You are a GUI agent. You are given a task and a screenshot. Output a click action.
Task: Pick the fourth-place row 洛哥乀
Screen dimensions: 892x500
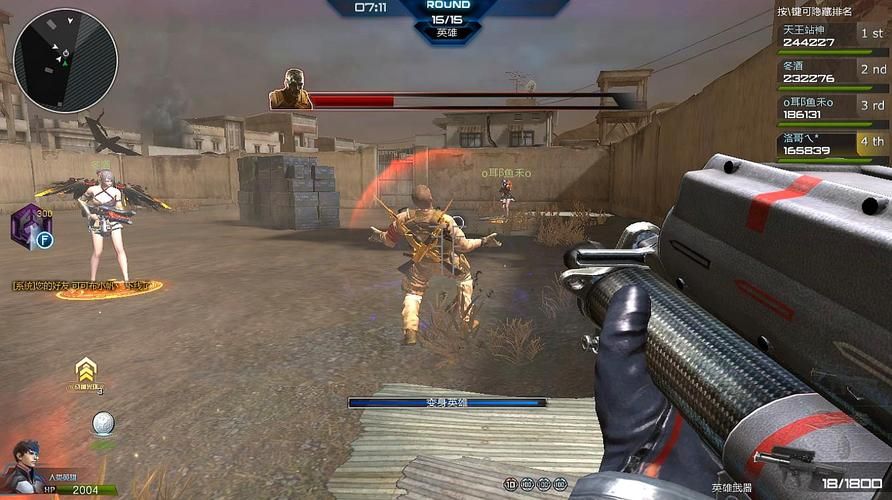(x=832, y=144)
